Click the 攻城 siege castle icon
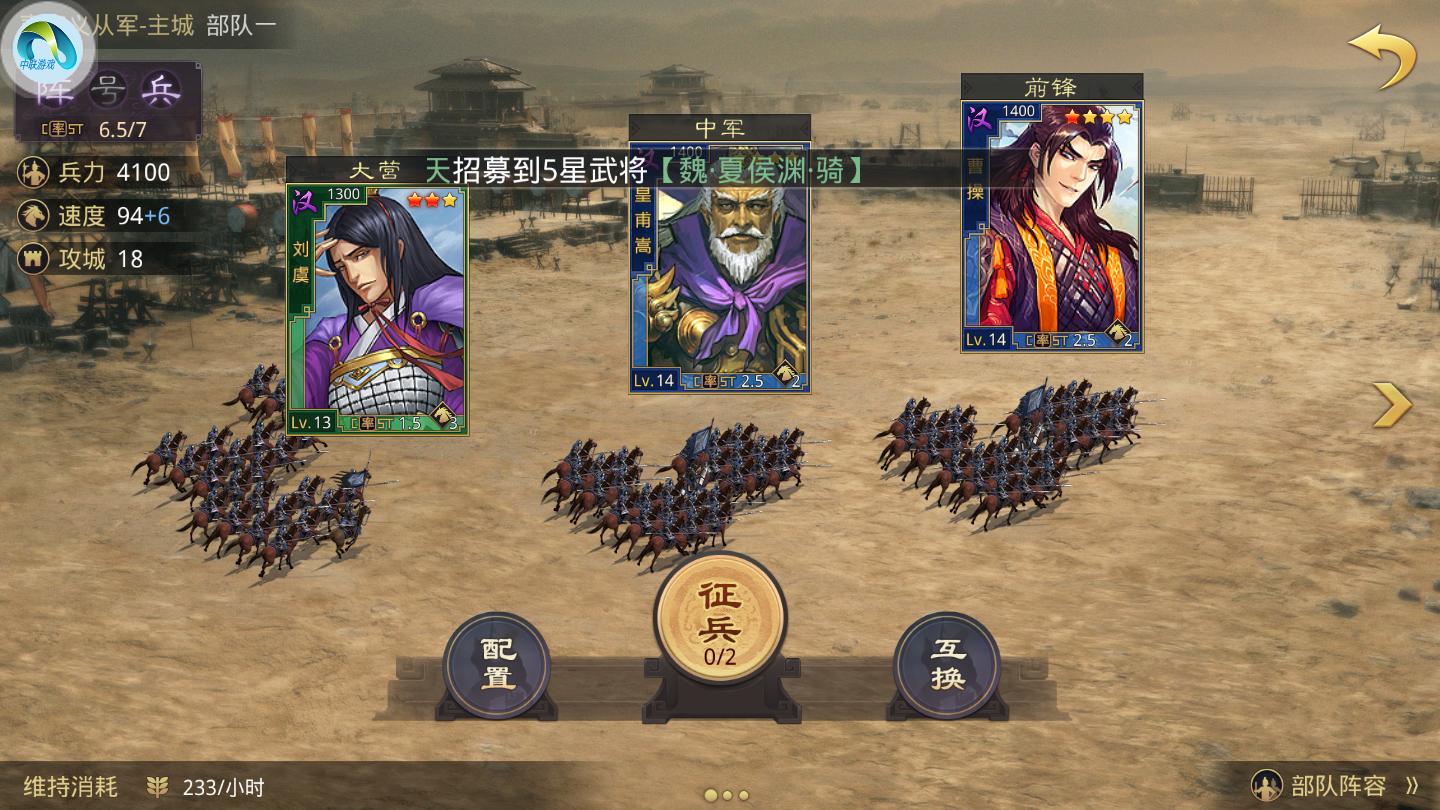Viewport: 1440px width, 810px height. 35,258
